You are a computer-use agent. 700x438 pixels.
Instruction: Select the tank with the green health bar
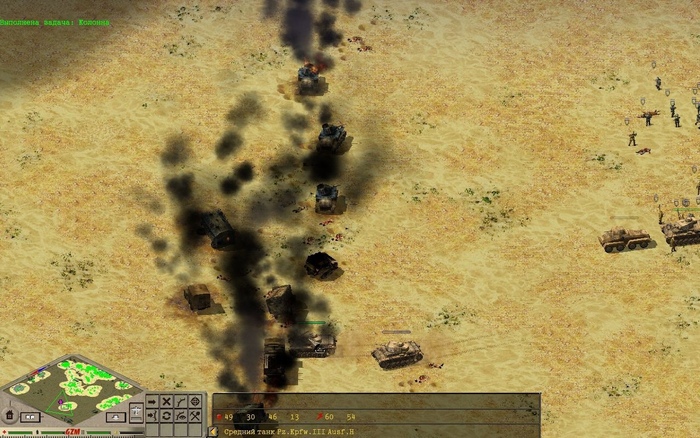316,342
